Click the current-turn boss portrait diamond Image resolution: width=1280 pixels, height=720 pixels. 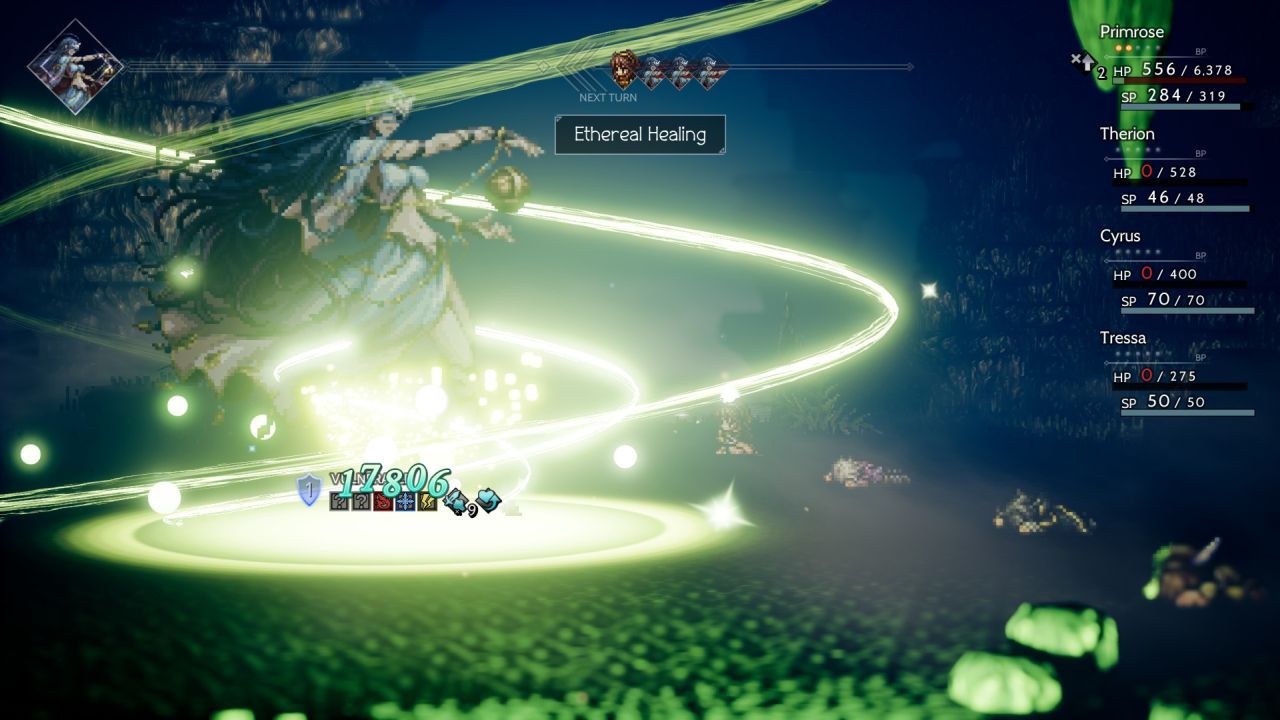[75, 67]
